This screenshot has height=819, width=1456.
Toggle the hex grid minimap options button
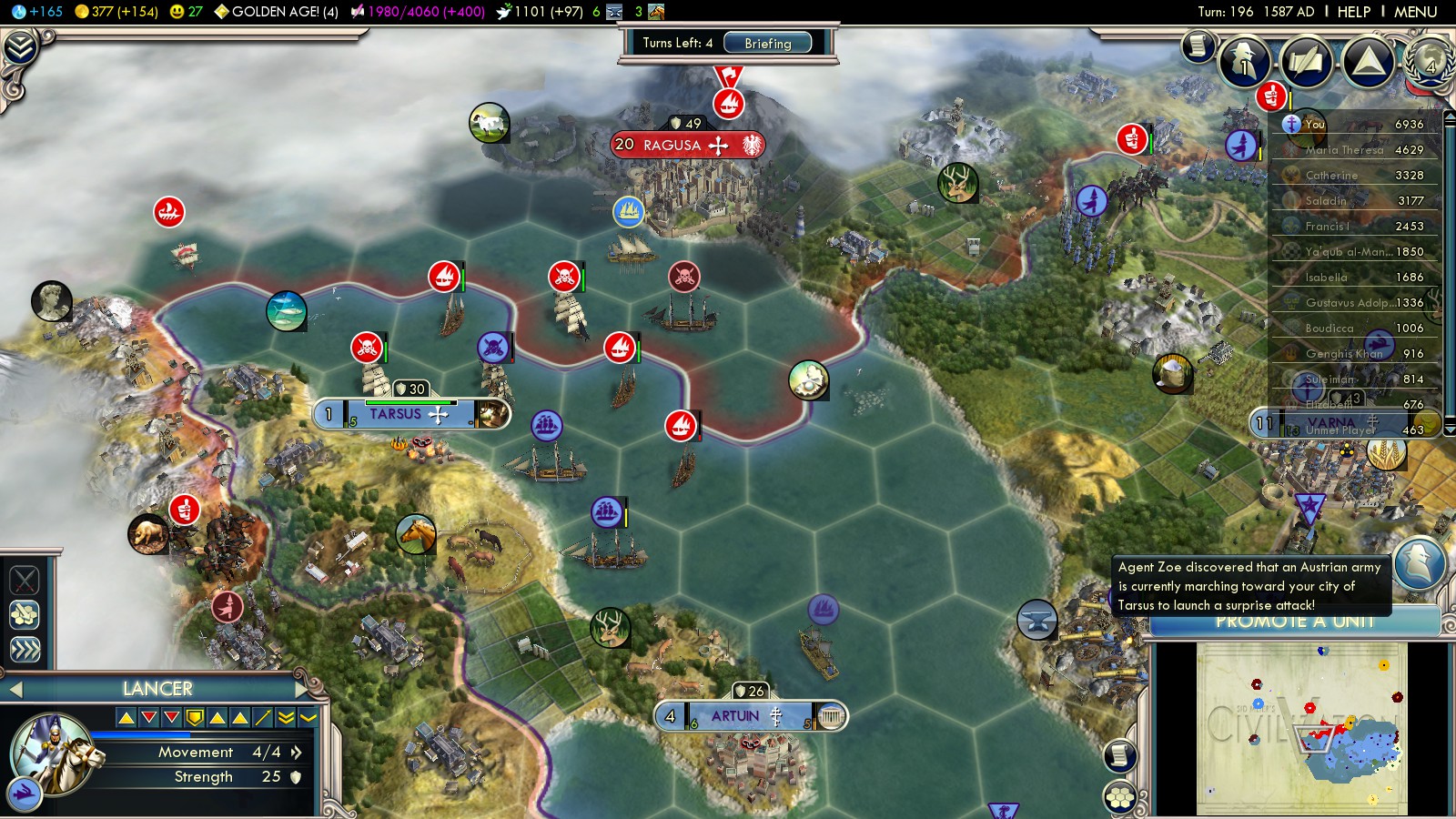(x=1120, y=798)
